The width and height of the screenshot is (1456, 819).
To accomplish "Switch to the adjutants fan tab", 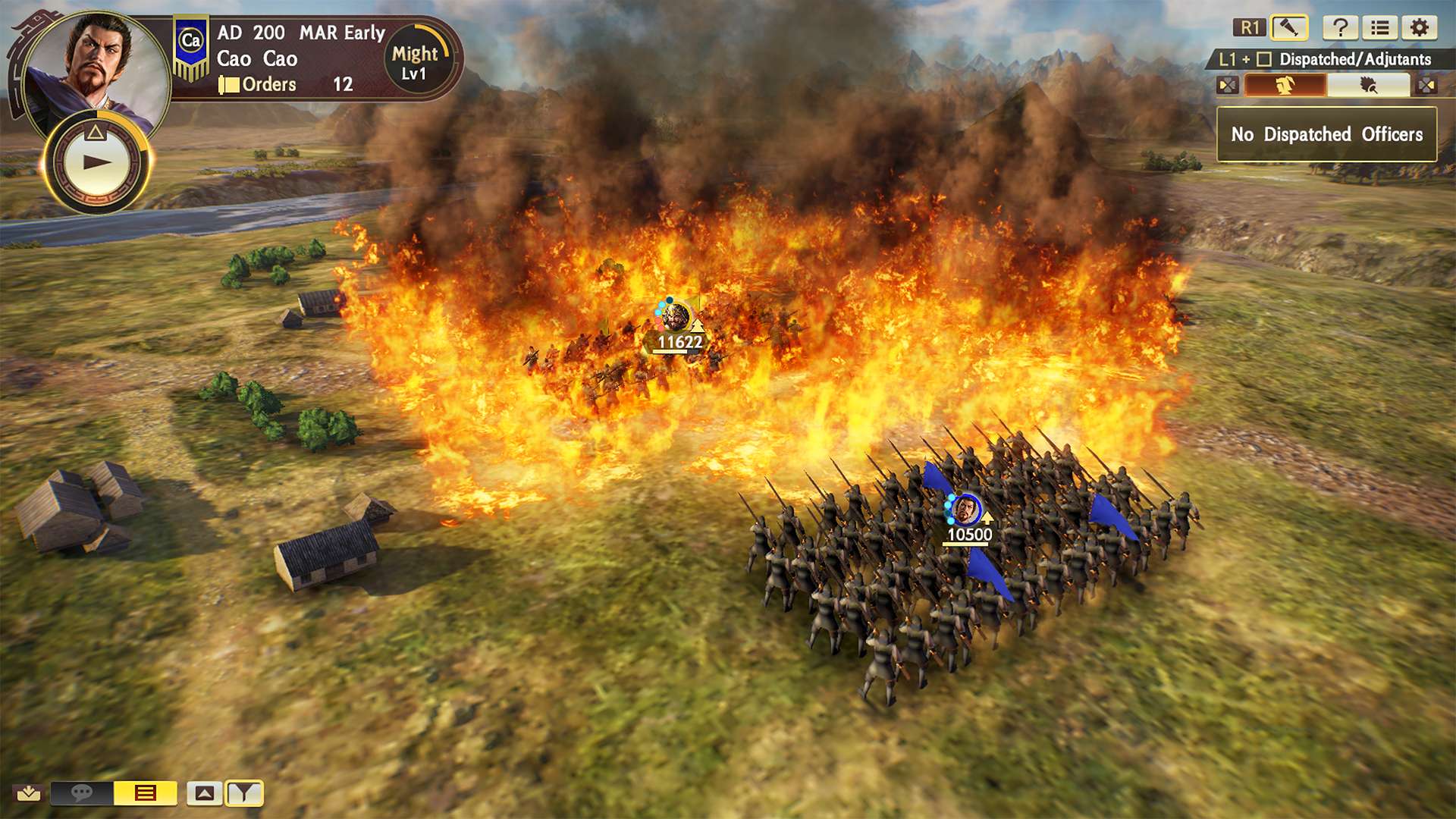I will [x=1368, y=85].
